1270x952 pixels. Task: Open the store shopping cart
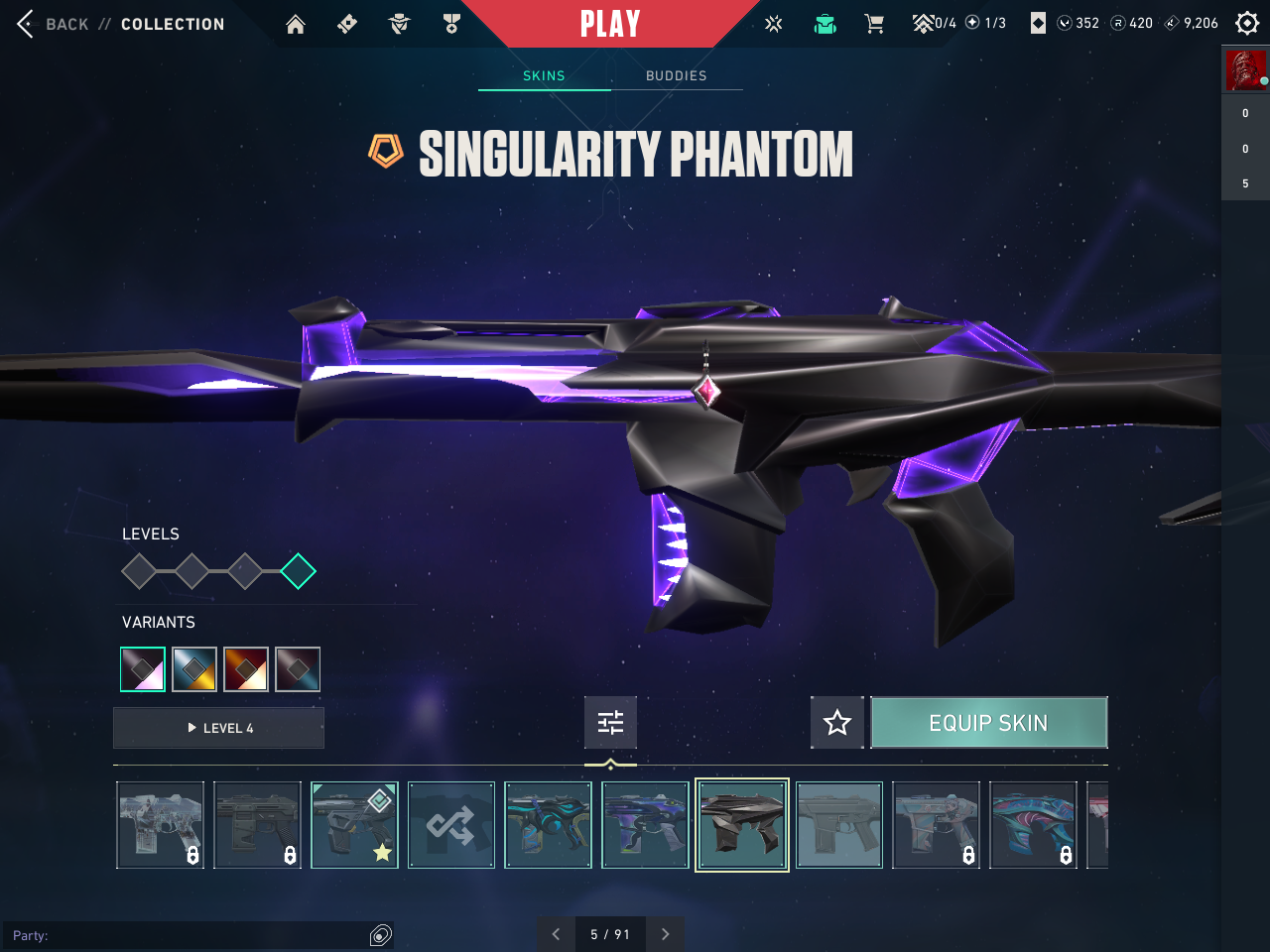[x=874, y=24]
